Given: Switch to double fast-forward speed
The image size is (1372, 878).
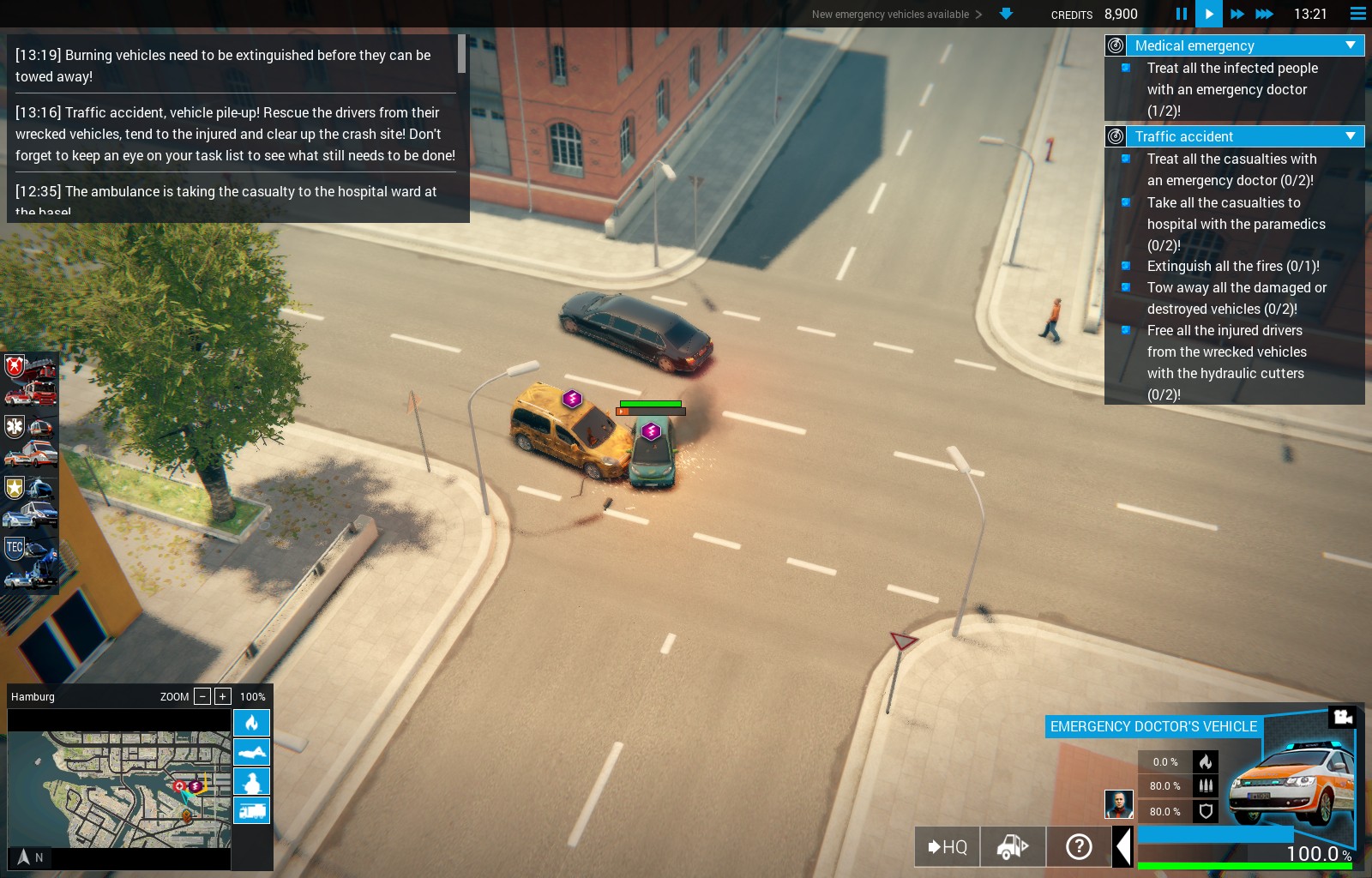Looking at the screenshot, I should (x=1237, y=14).
